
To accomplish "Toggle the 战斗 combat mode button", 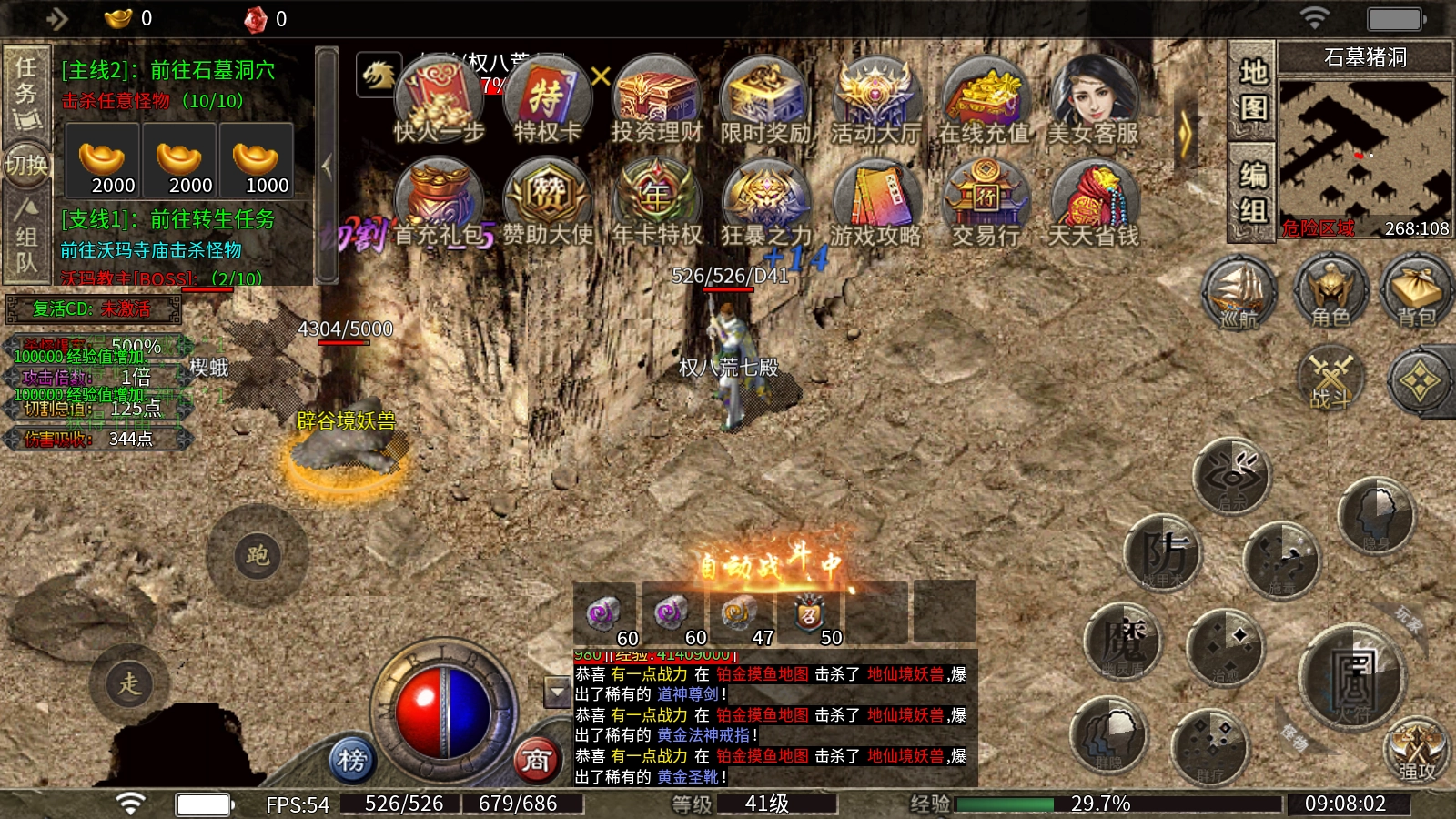I will coord(1330,379).
